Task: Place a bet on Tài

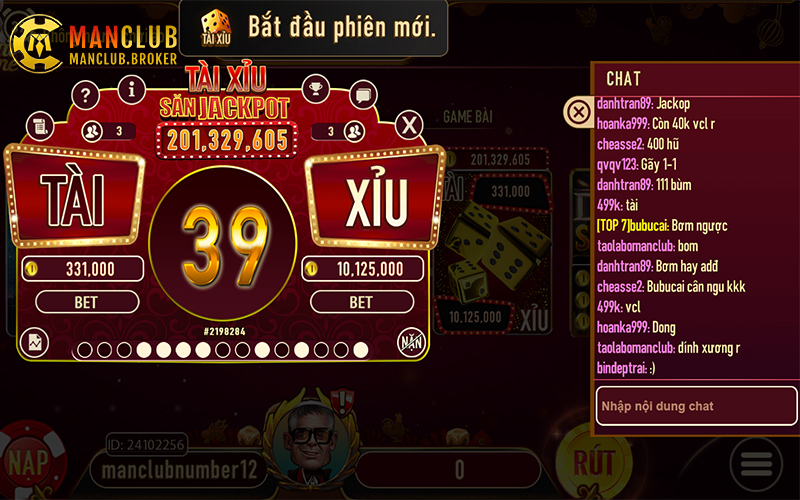Action: click(x=86, y=301)
